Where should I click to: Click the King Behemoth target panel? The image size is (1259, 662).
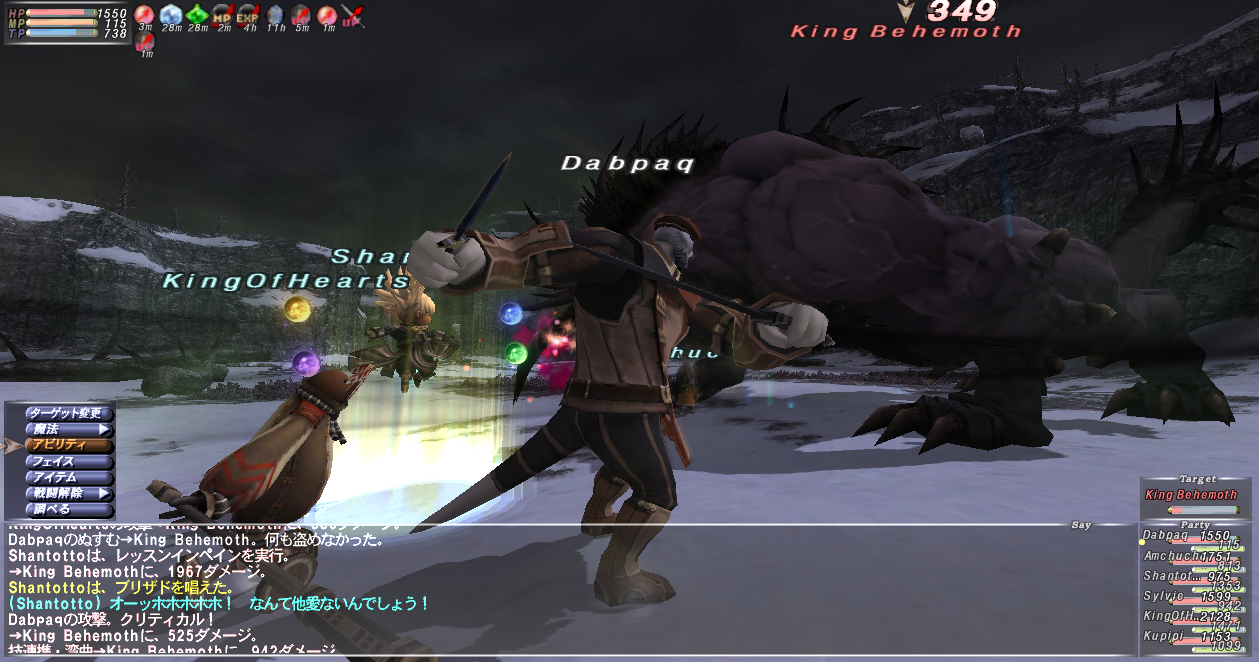click(1190, 496)
